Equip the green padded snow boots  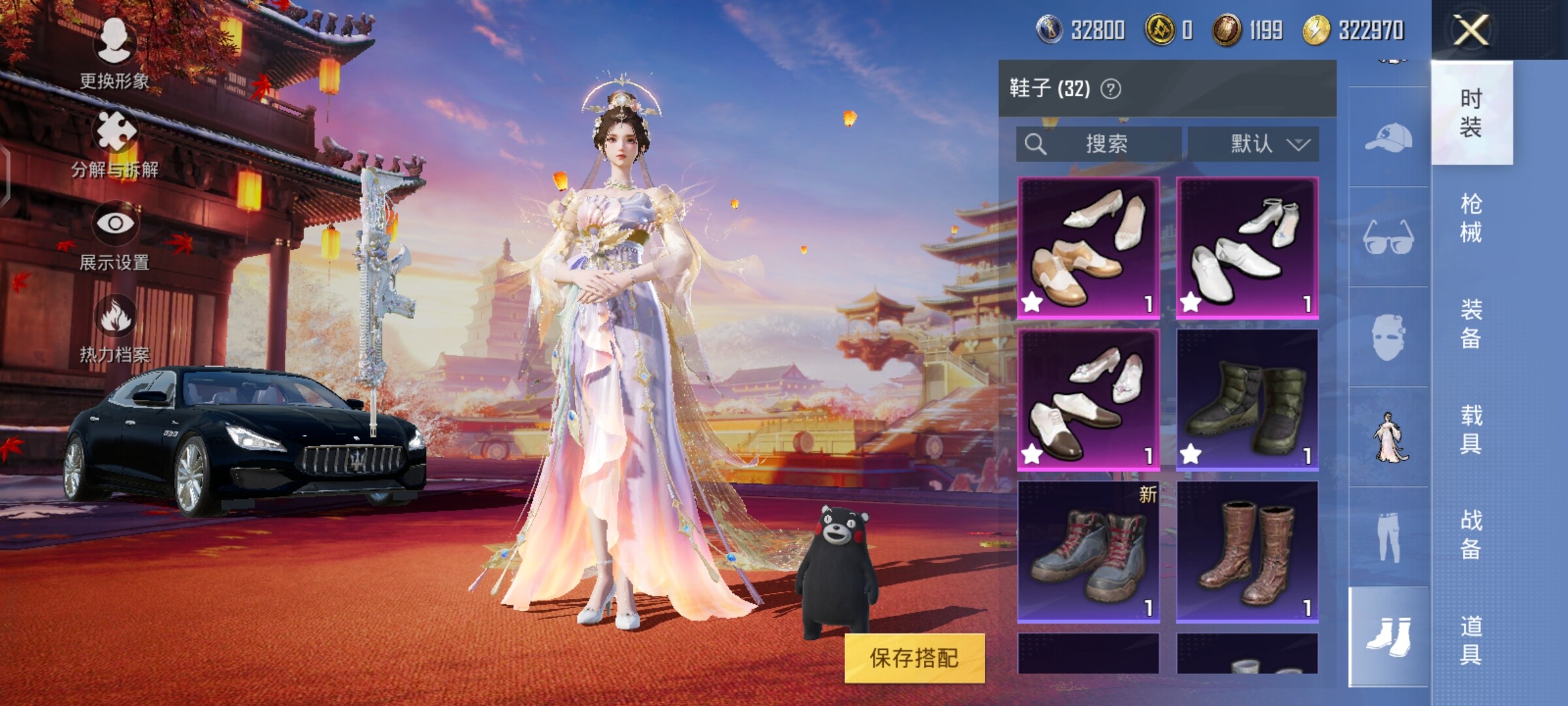coord(1247,399)
